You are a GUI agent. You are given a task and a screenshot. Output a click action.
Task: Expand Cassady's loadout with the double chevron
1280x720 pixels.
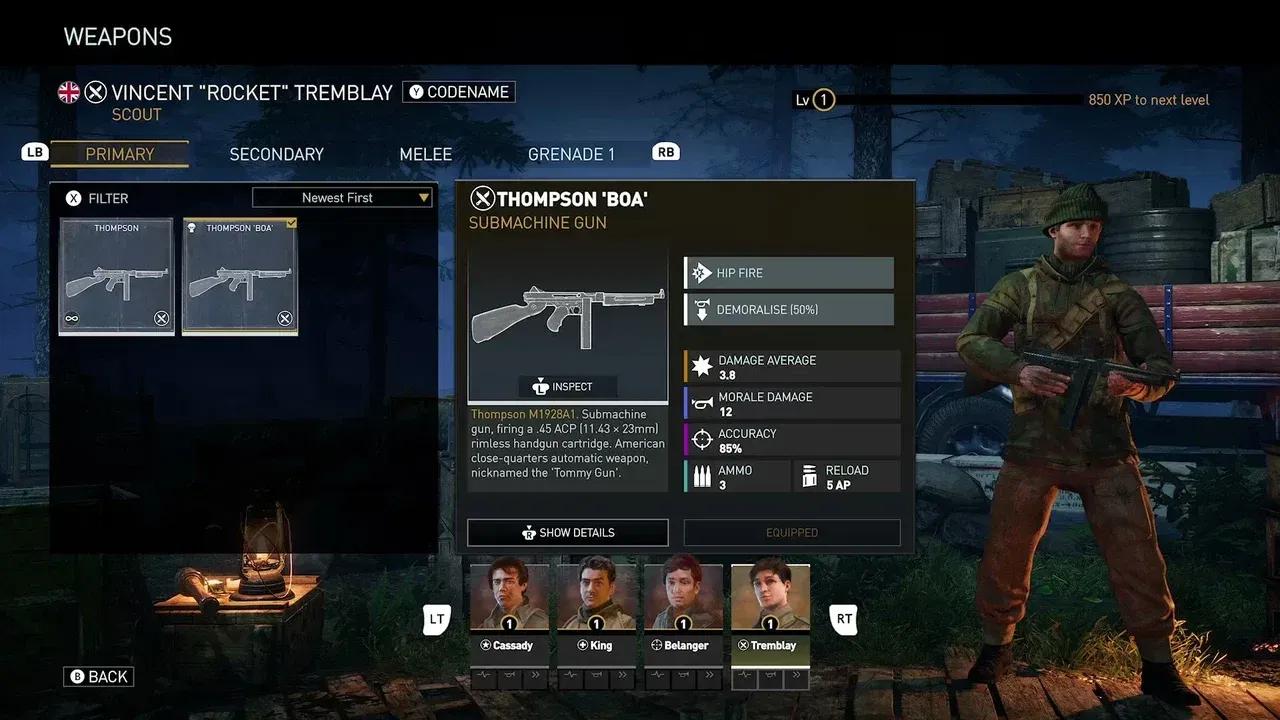pos(535,677)
